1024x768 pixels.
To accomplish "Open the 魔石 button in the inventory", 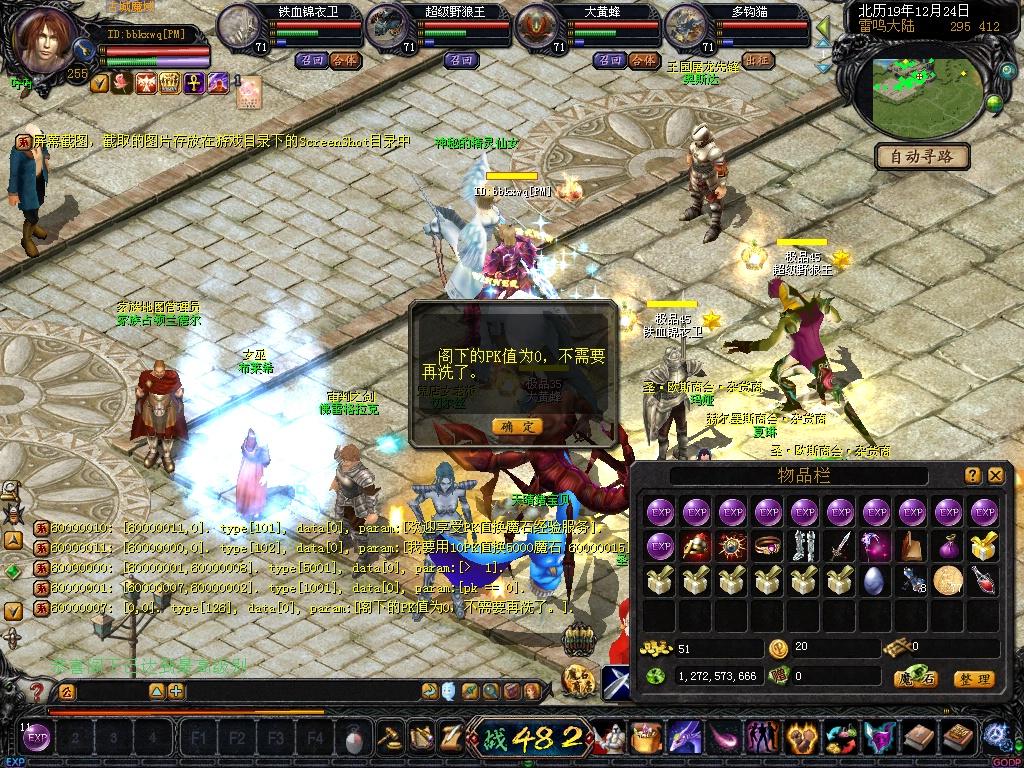I will [917, 679].
